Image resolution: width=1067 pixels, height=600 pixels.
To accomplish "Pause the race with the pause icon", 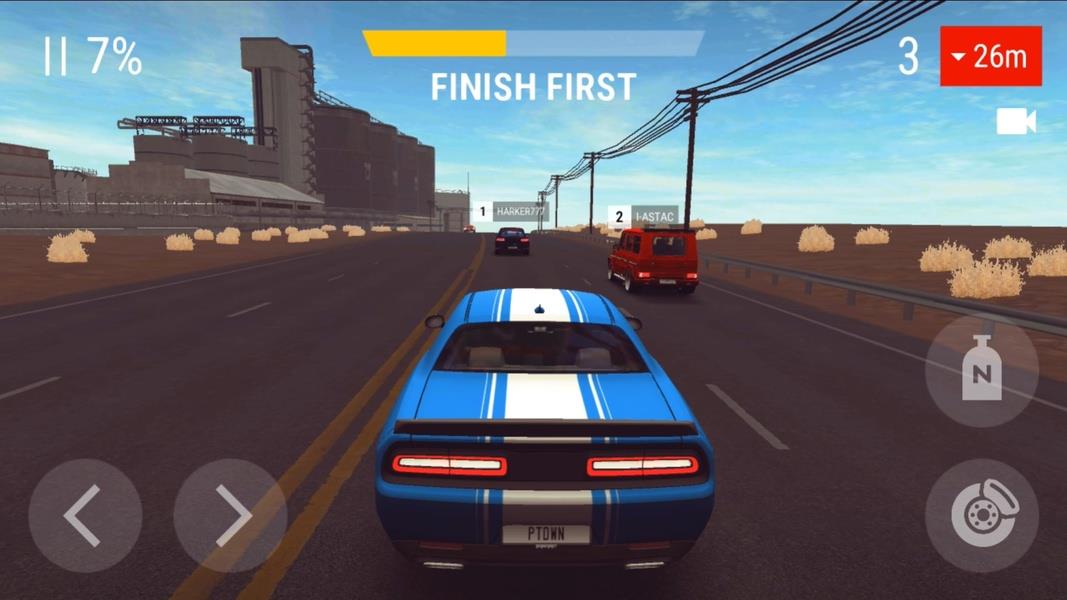I will coord(54,57).
